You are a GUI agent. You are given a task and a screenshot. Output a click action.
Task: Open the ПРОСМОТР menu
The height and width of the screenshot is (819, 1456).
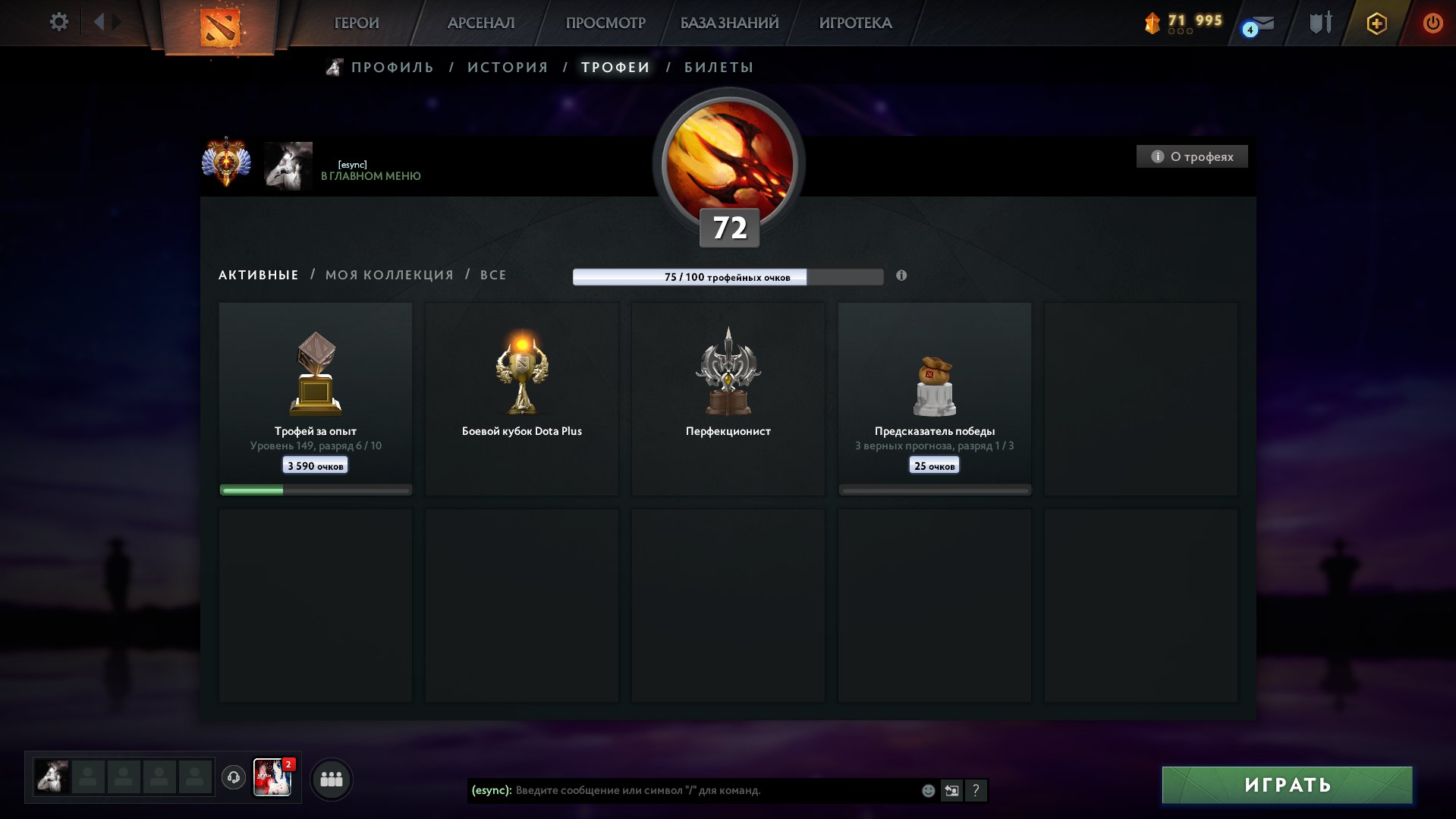(605, 23)
